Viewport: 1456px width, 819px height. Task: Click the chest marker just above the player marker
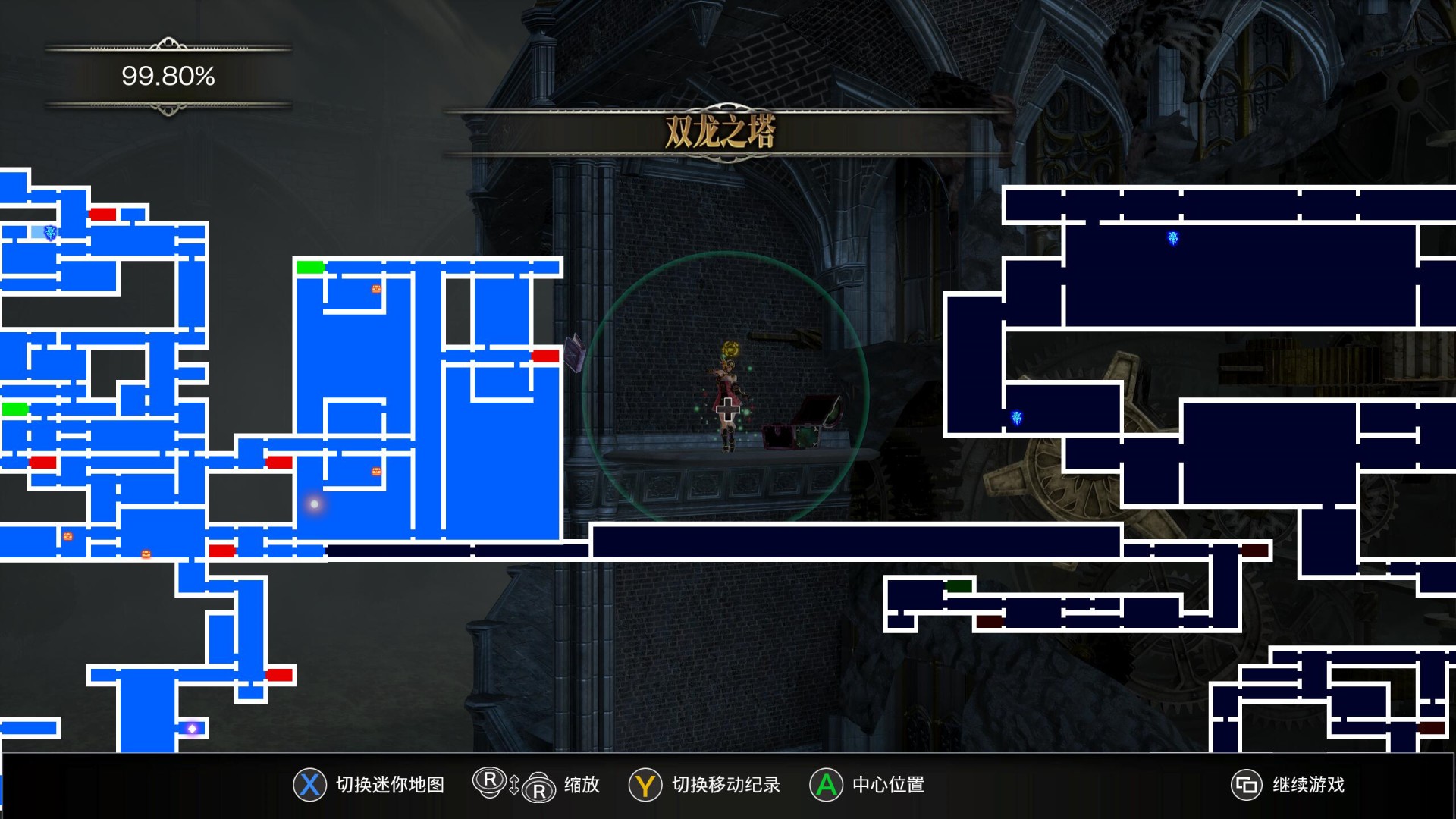point(376,472)
